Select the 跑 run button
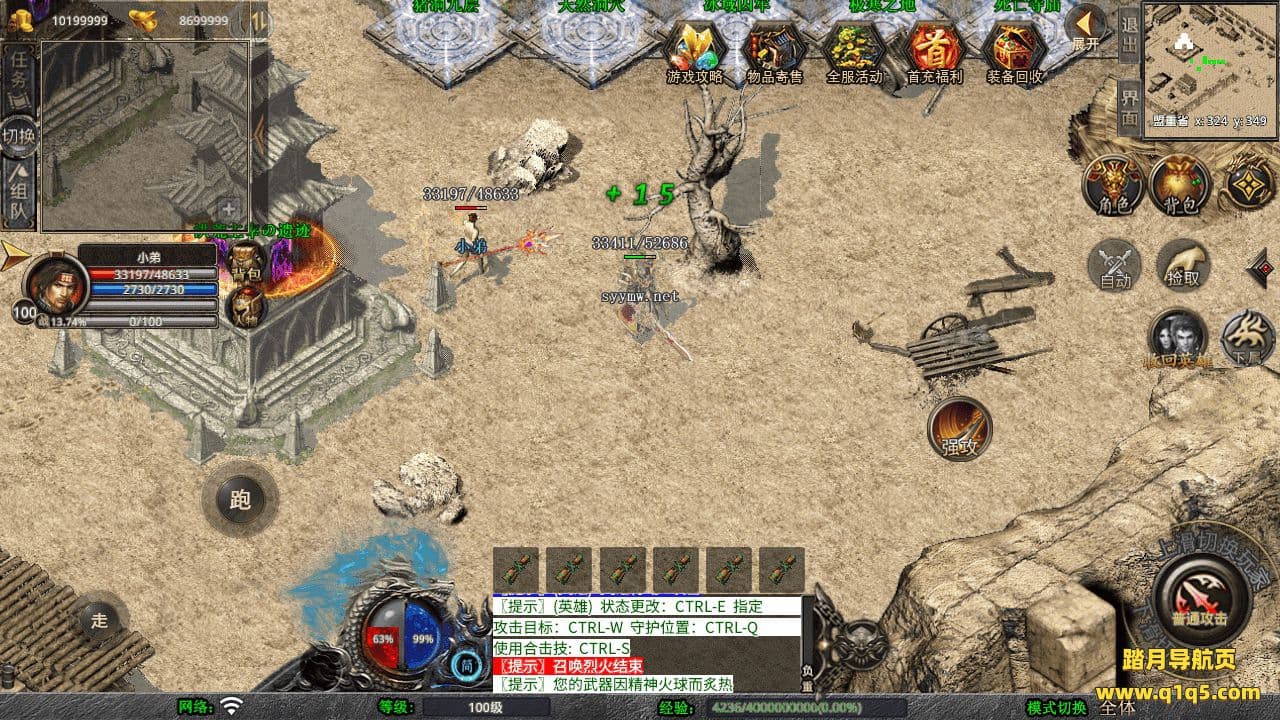Viewport: 1280px width, 720px height. tap(240, 499)
